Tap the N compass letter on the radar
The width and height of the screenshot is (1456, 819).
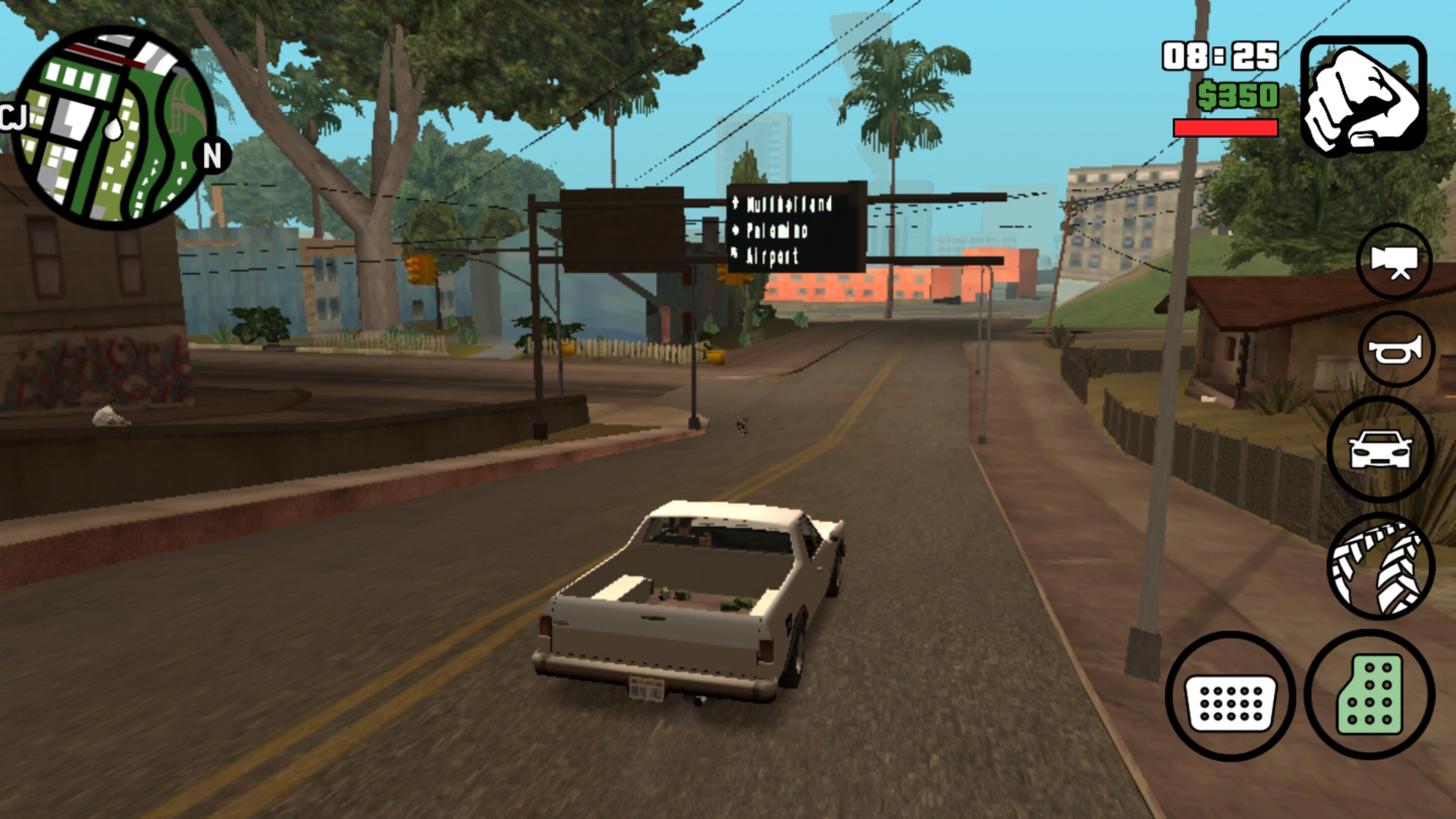click(211, 157)
